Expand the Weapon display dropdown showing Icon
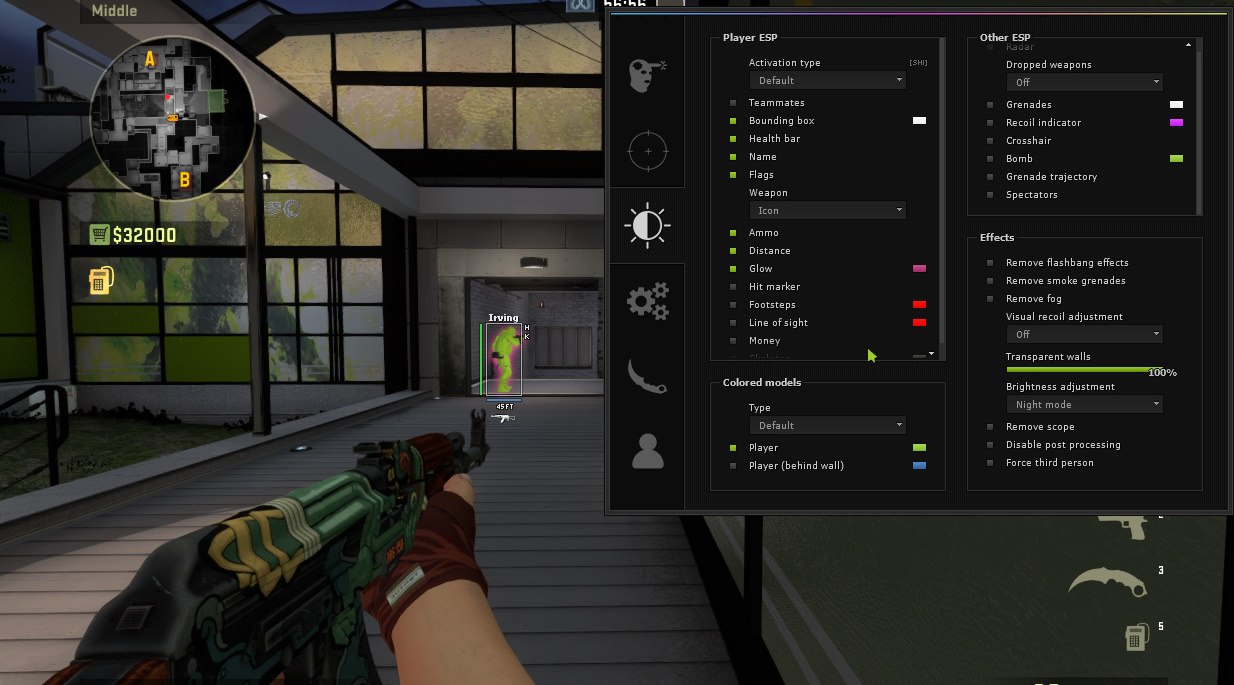This screenshot has width=1234, height=685. (827, 210)
